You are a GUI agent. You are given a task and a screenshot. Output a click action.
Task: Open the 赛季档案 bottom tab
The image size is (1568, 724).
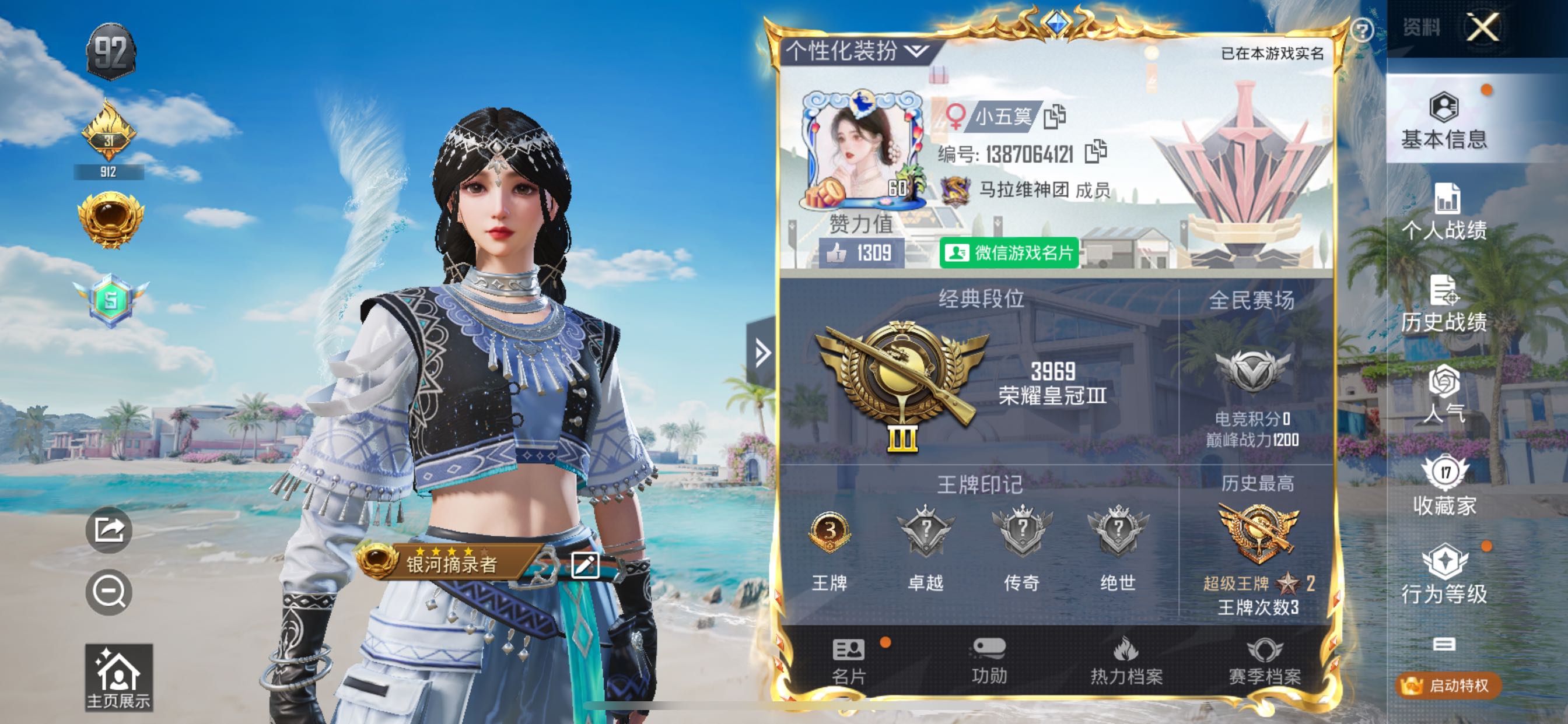point(1264,661)
